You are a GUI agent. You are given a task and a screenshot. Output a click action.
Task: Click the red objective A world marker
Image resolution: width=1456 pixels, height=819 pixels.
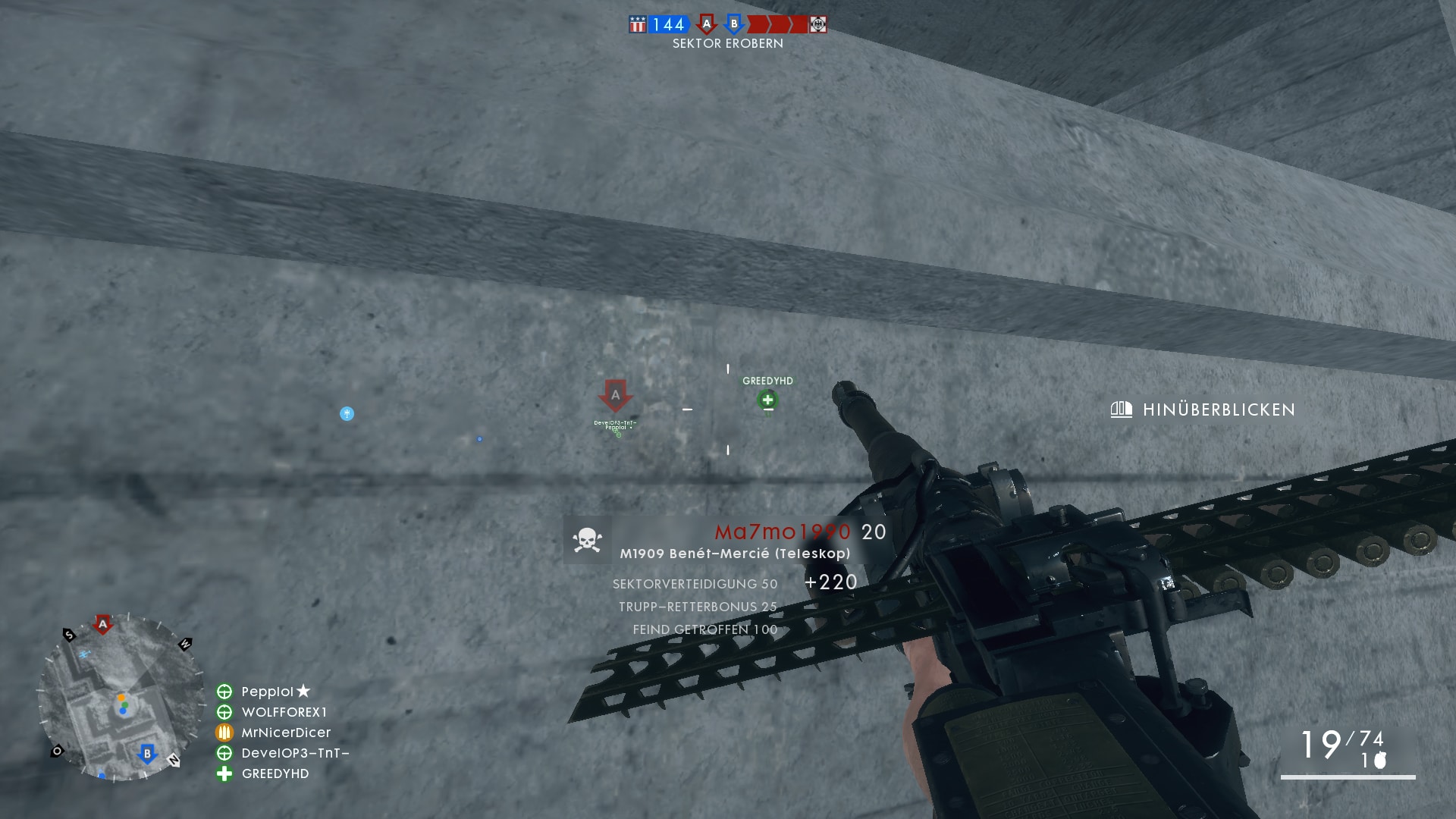[x=615, y=395]
